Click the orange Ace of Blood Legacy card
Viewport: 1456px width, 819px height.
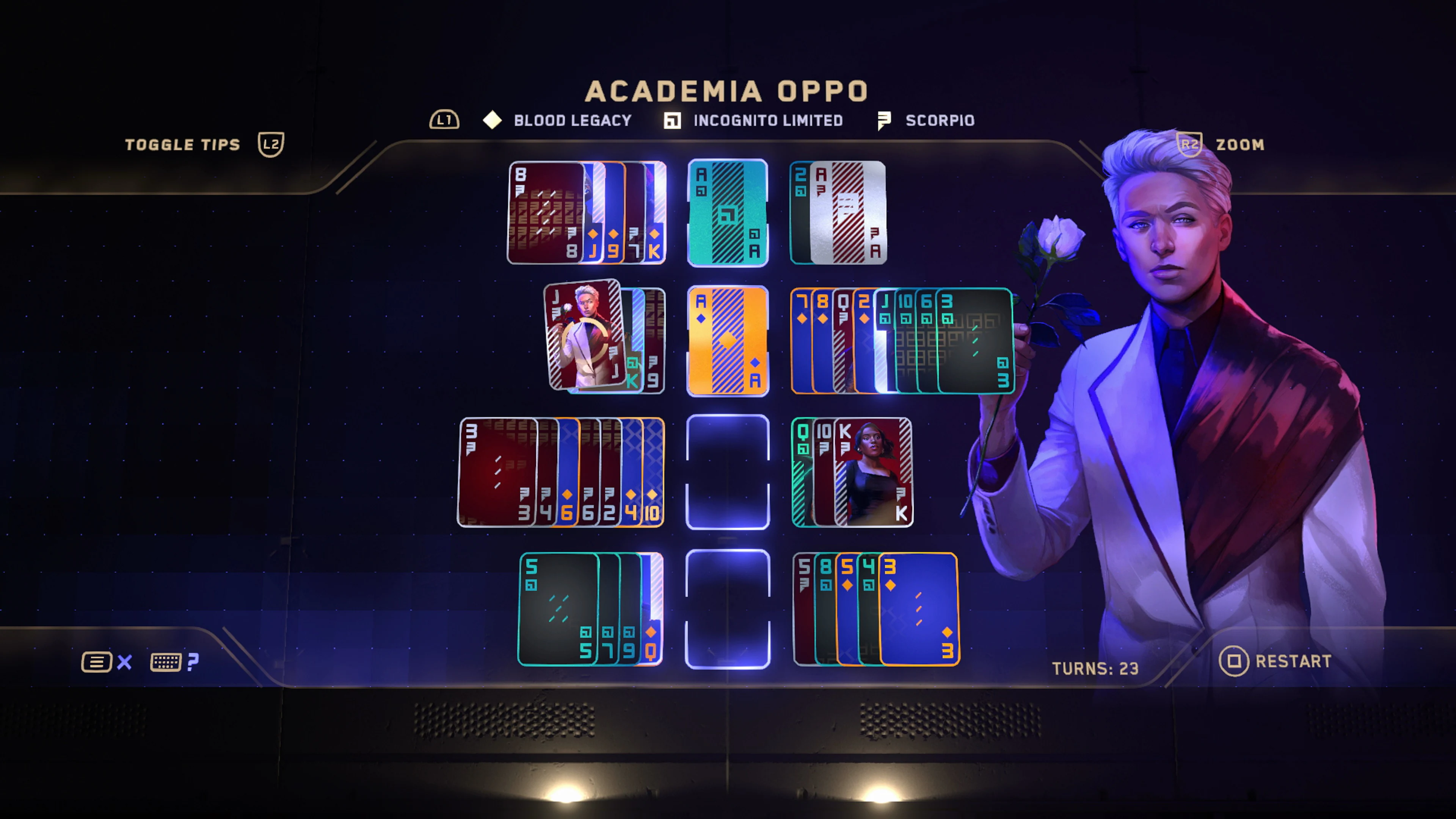(x=728, y=340)
